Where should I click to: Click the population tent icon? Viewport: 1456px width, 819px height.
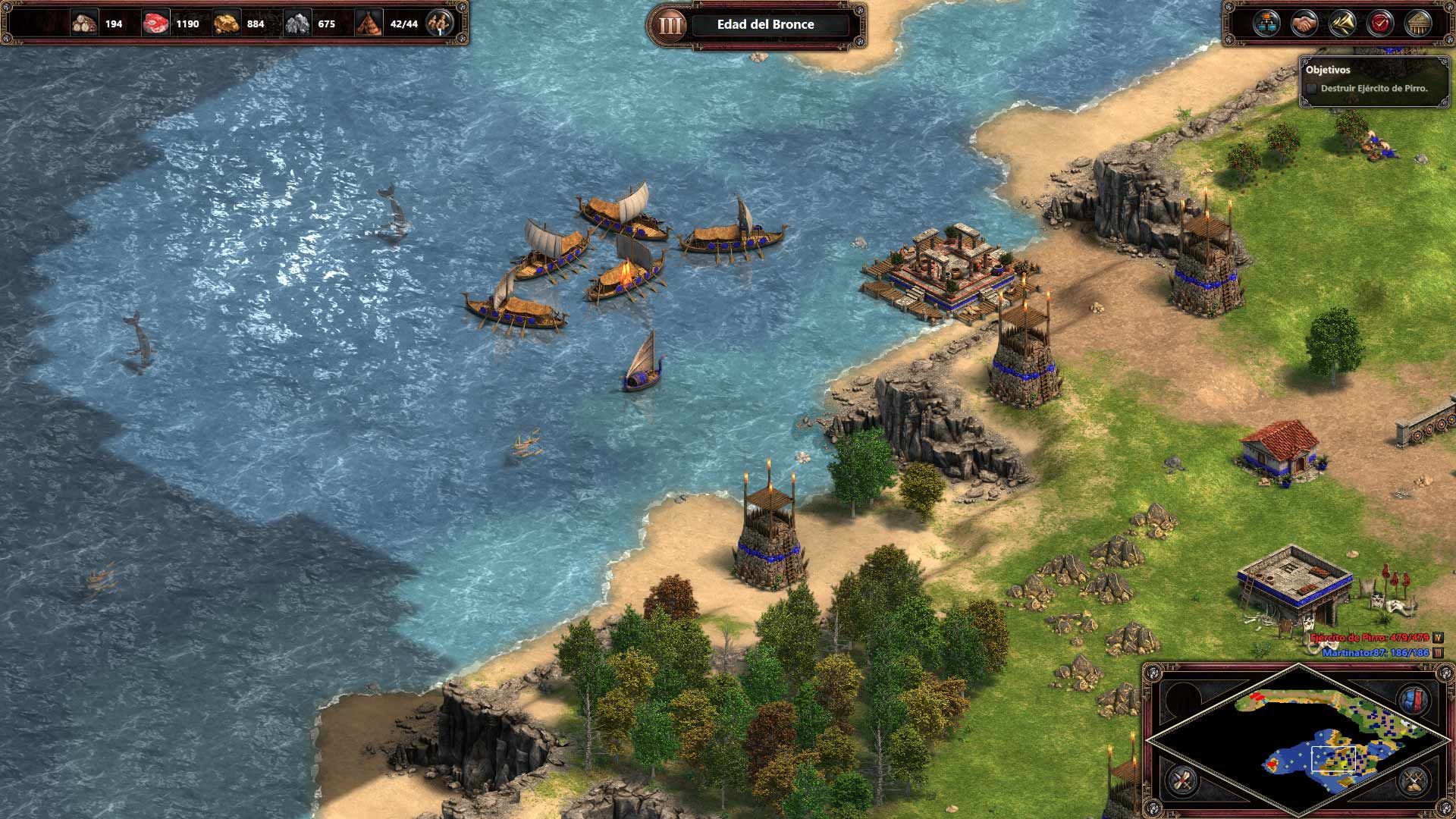coord(367,23)
